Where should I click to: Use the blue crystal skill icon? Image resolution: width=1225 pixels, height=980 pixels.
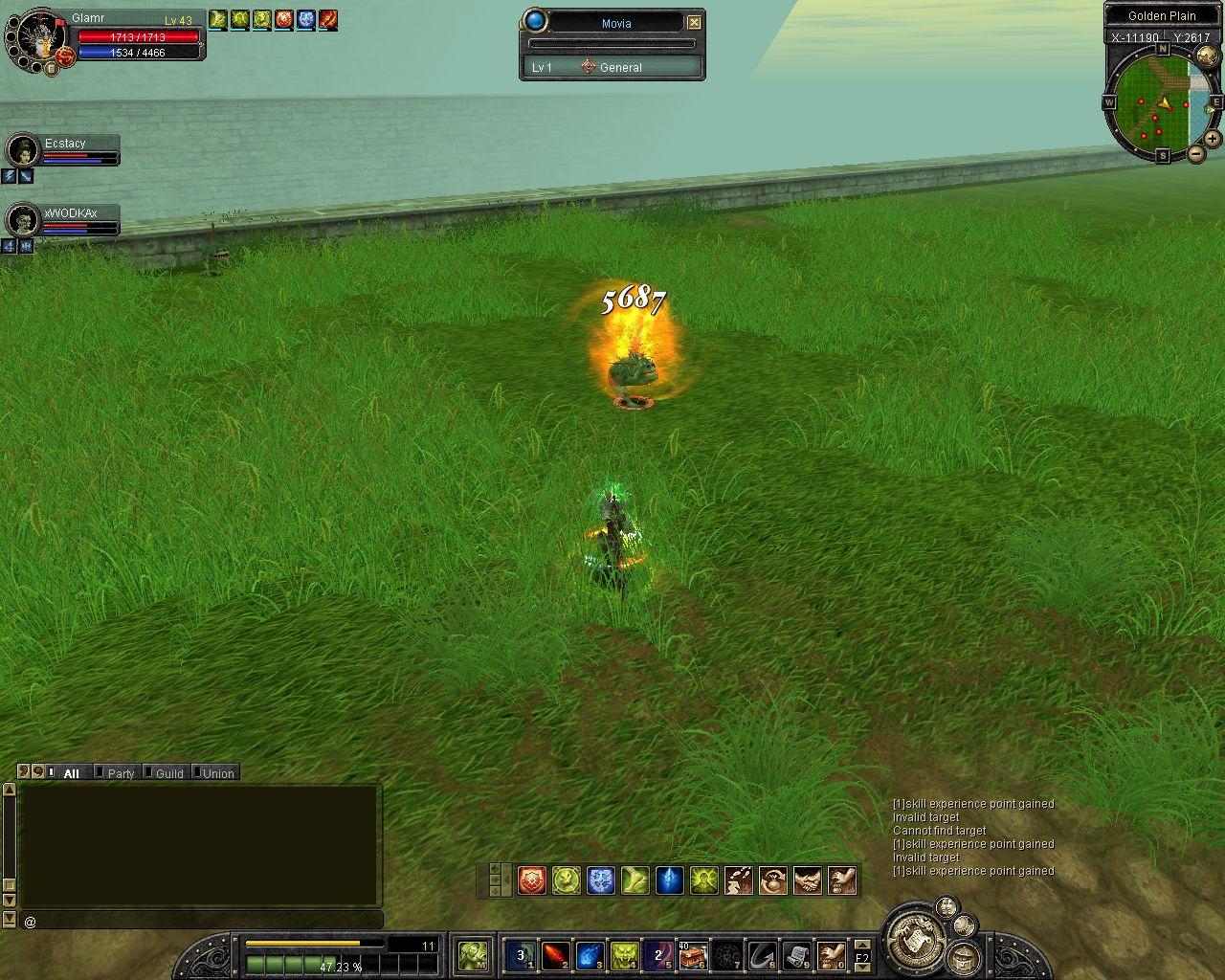(669, 880)
